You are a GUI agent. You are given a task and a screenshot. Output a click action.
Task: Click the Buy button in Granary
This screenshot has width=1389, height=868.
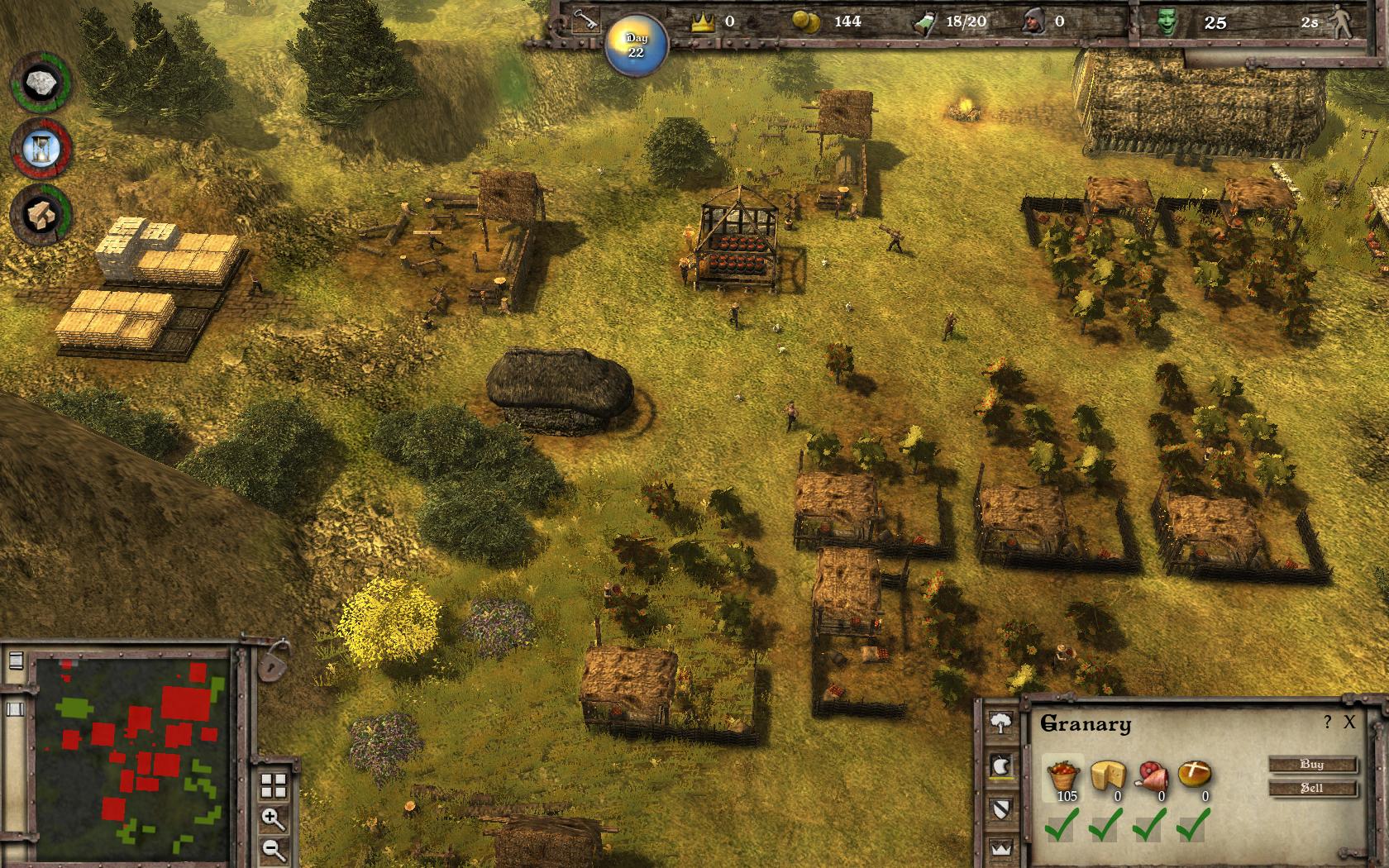point(1312,765)
